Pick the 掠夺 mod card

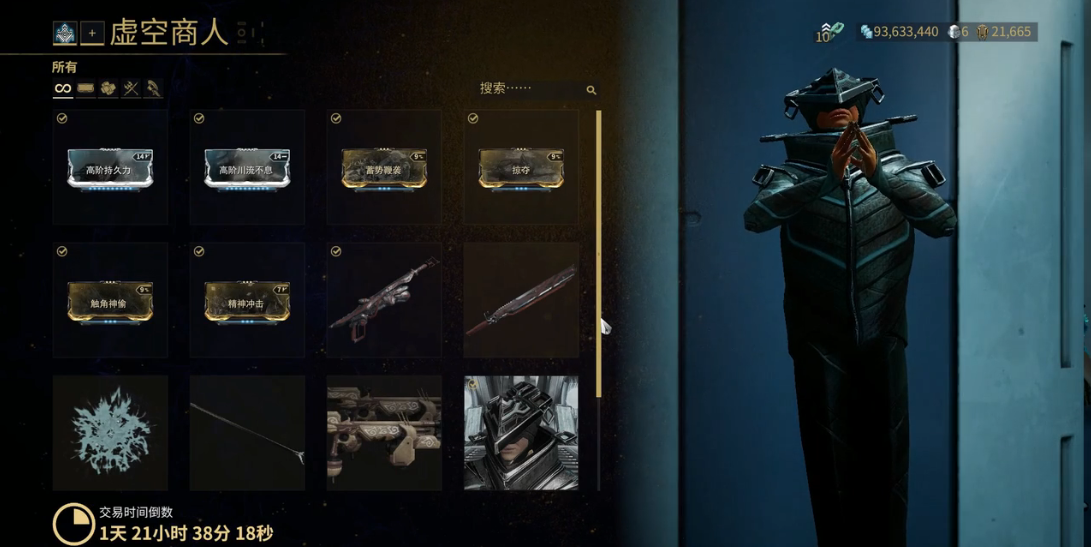[521, 167]
